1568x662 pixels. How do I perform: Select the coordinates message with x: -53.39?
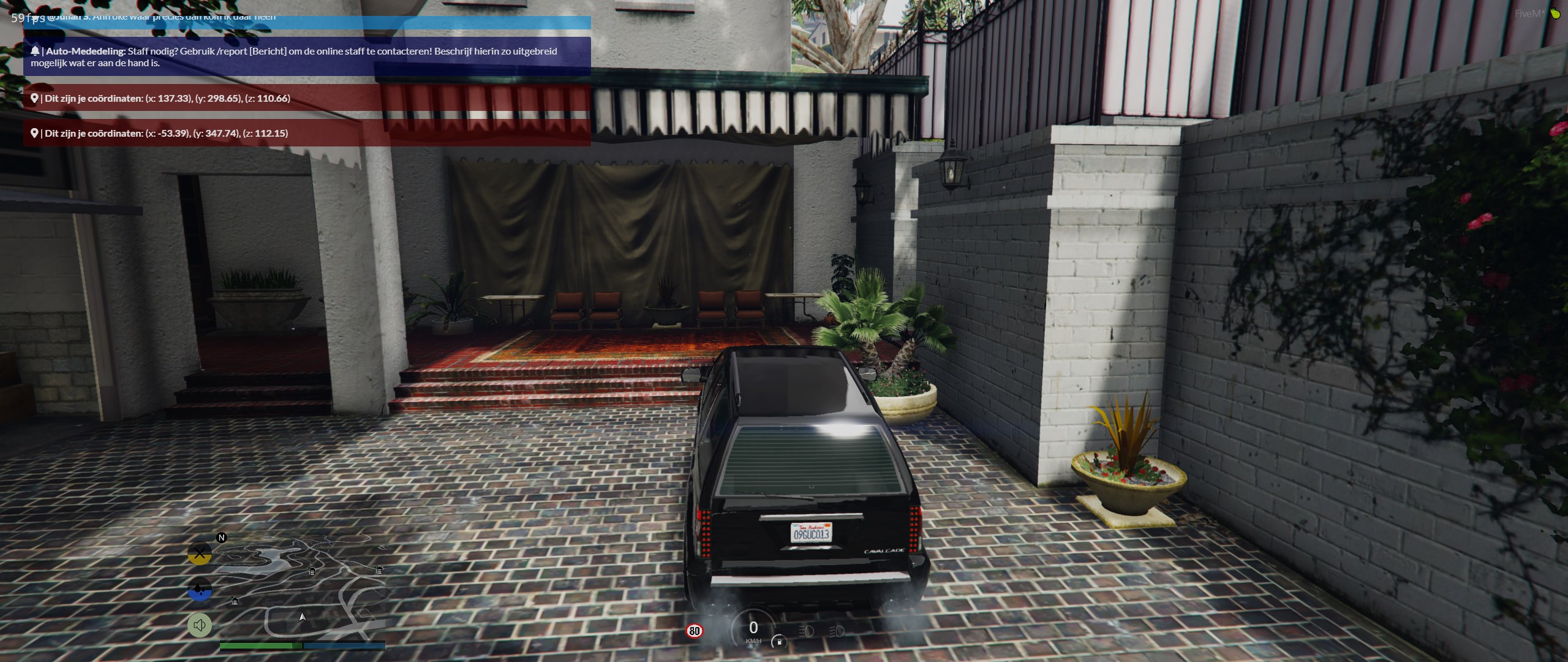point(307,133)
